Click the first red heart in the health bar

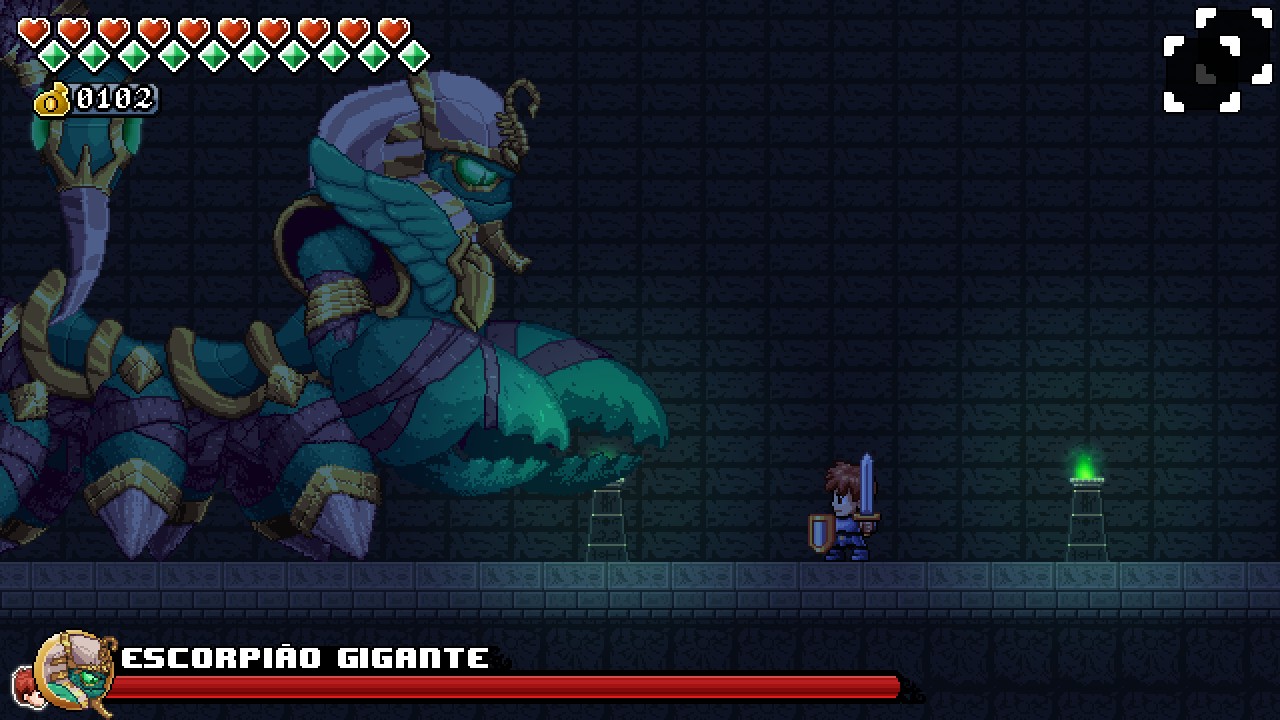[x=33, y=30]
